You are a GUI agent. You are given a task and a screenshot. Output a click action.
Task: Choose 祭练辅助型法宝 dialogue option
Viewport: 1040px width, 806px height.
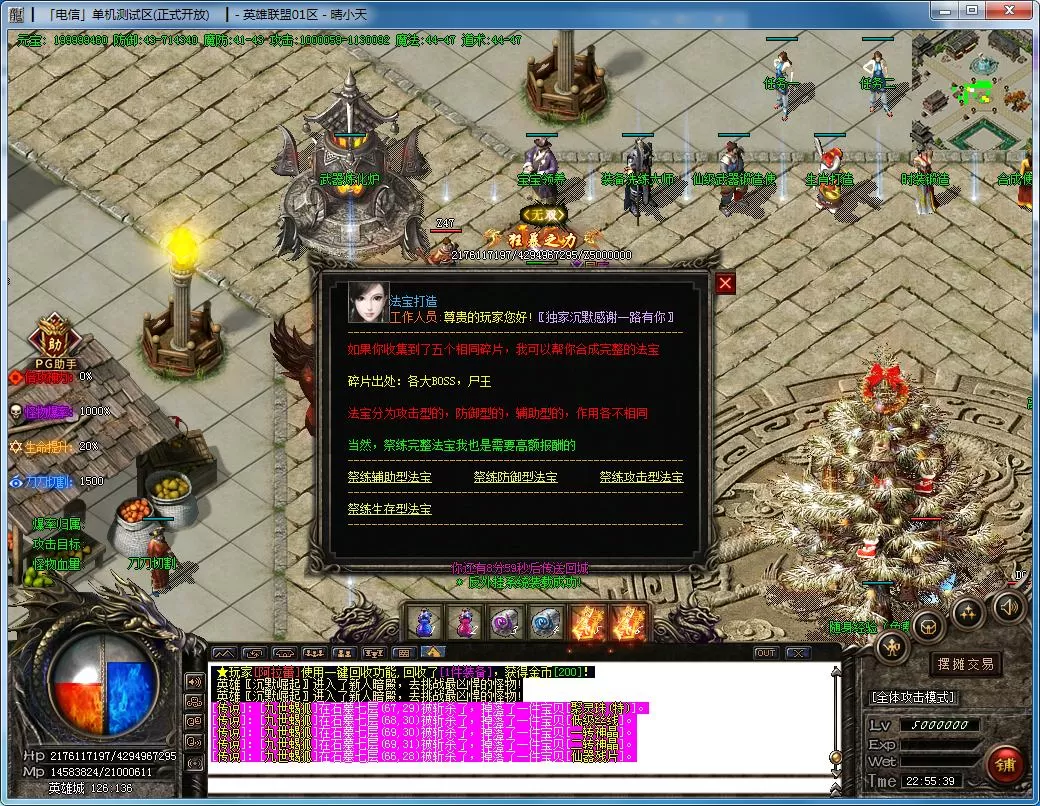point(389,478)
